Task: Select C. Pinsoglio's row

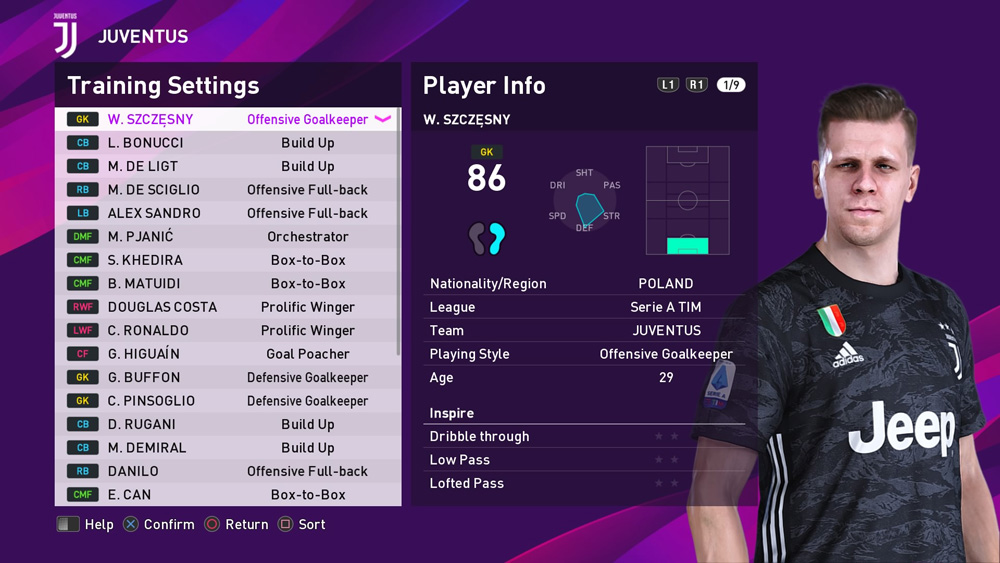Action: coord(227,401)
